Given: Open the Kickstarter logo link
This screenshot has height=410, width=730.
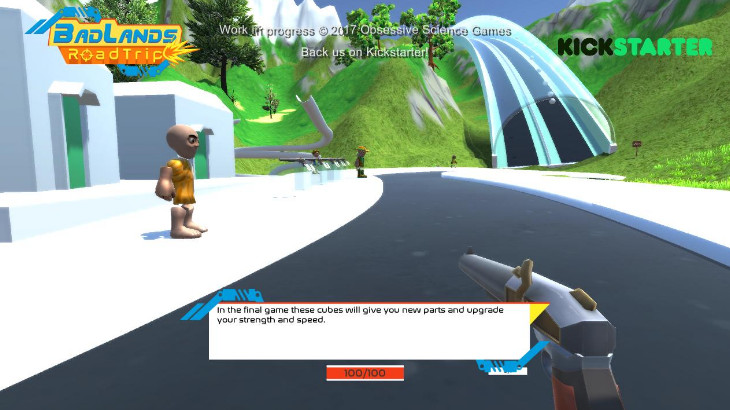Looking at the screenshot, I should [x=634, y=47].
